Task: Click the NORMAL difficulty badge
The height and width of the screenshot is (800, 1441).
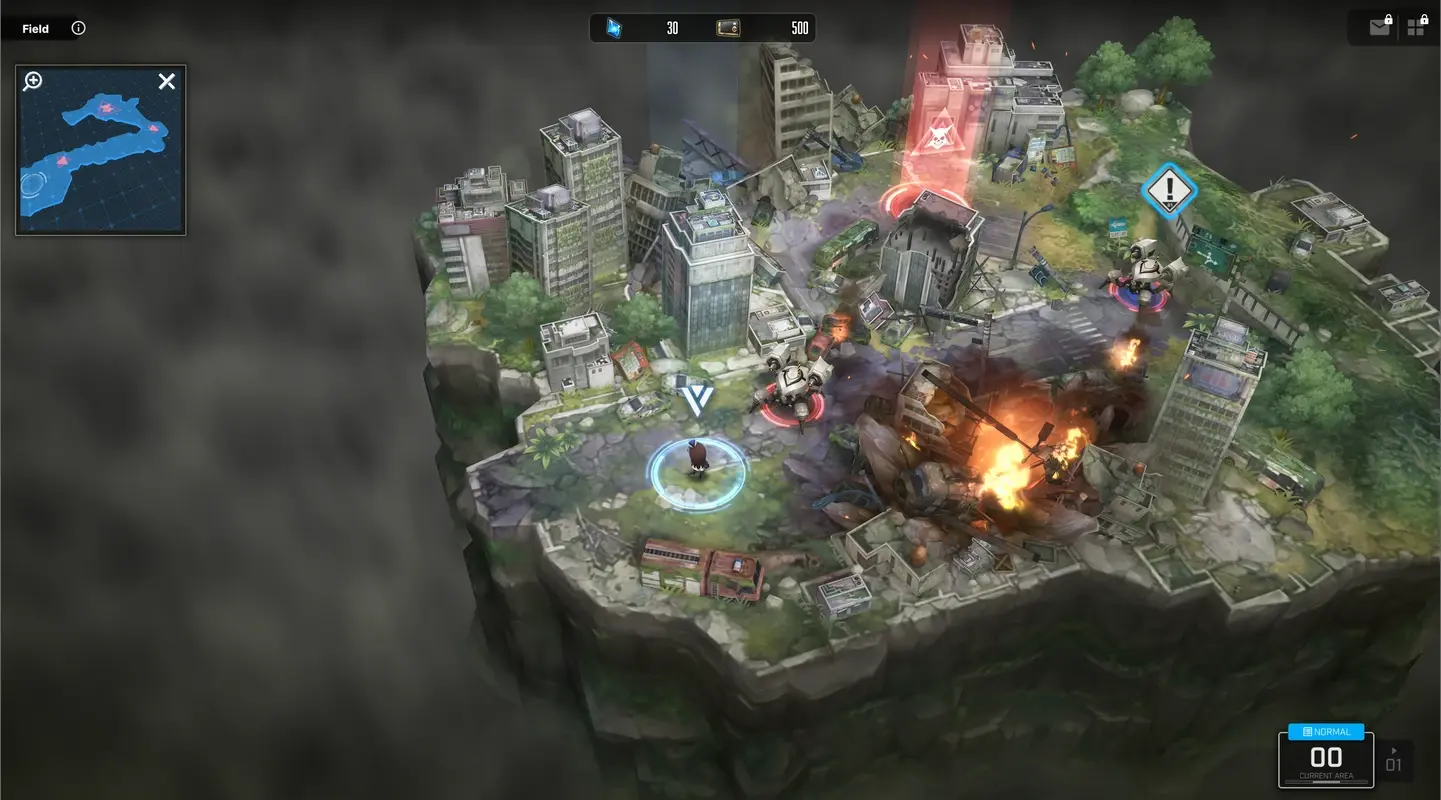Action: pos(1326,731)
